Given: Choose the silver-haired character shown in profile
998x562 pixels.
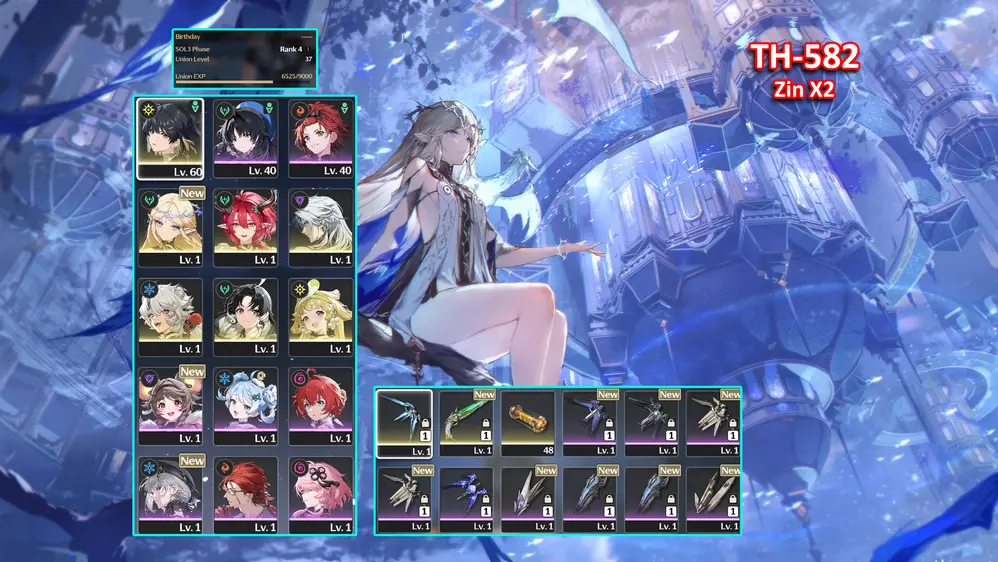Looking at the screenshot, I should tap(320, 228).
